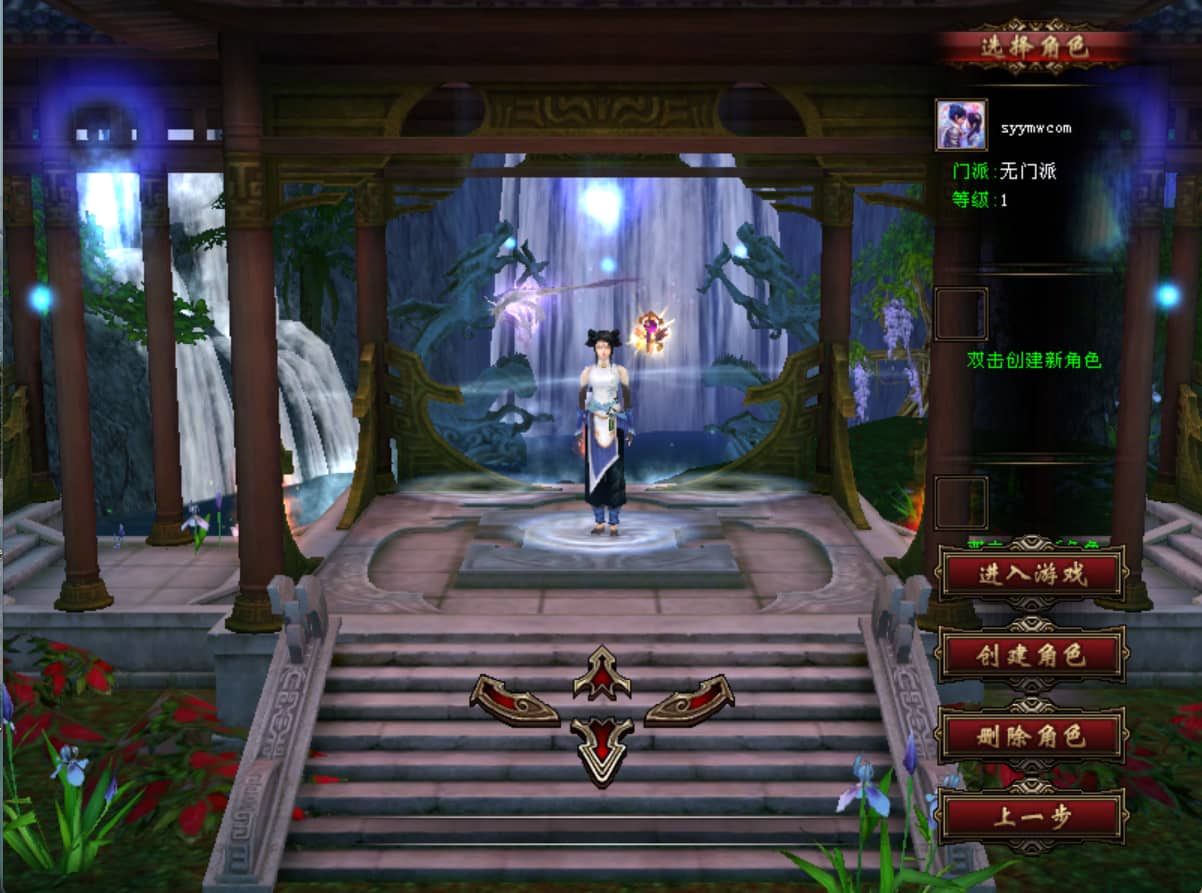Image resolution: width=1202 pixels, height=893 pixels.
Task: Select the empty slot above 双击创建新角色 text
Action: pyautogui.click(x=961, y=314)
